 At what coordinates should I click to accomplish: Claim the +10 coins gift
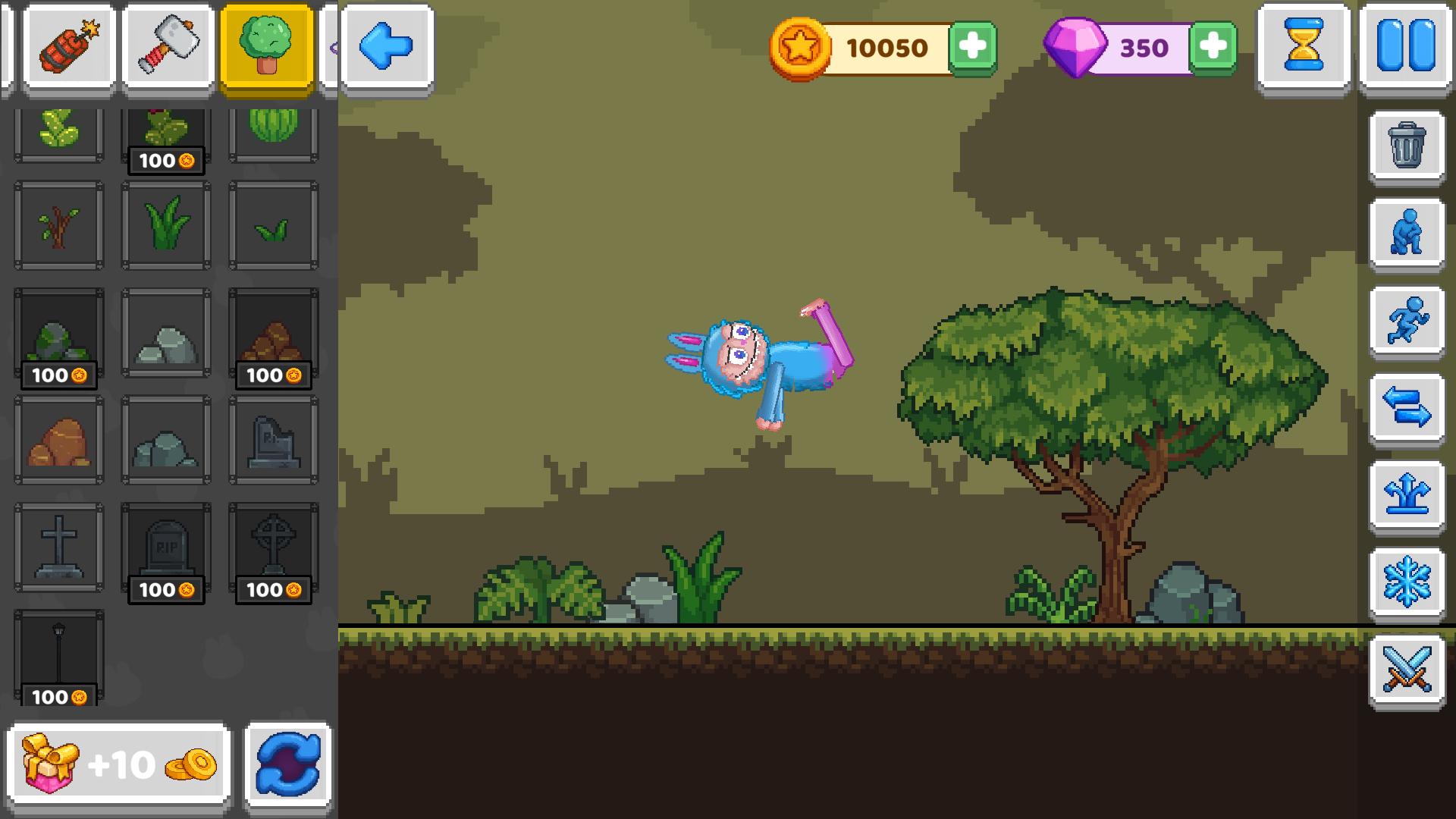click(x=118, y=764)
